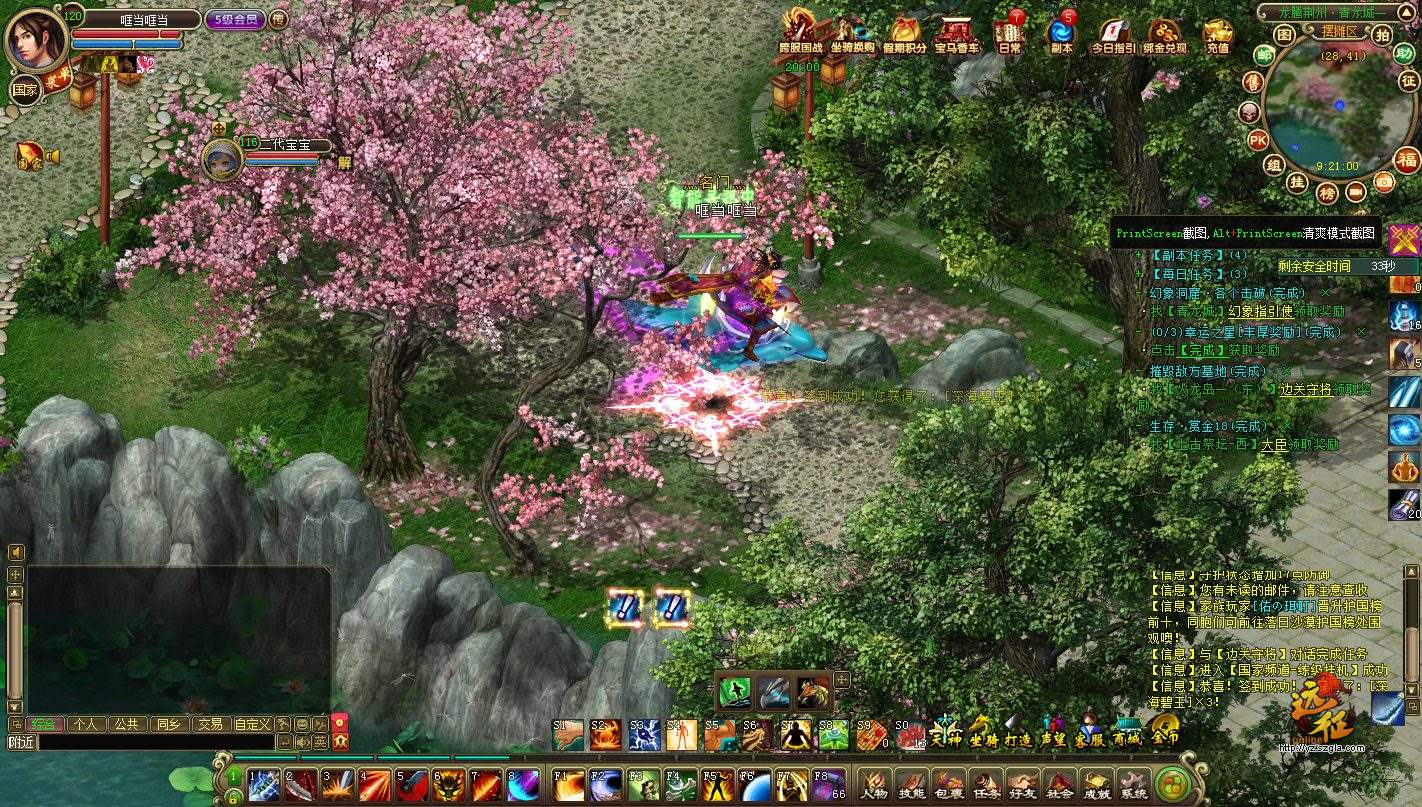This screenshot has width=1422, height=807.
Task: Open the 包裹 inventory bag
Action: click(x=948, y=784)
